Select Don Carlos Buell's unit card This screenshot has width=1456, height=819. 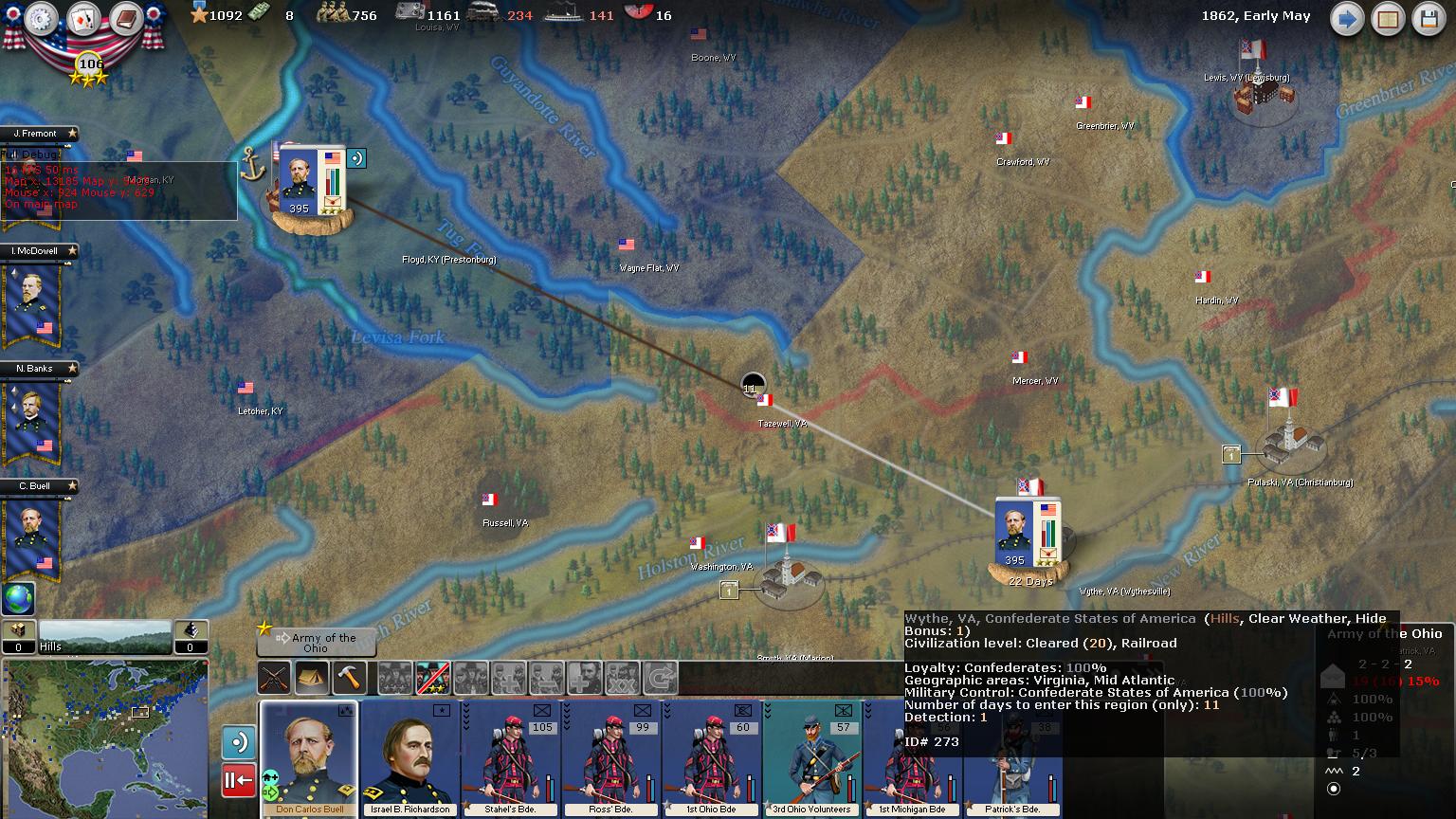(309, 758)
